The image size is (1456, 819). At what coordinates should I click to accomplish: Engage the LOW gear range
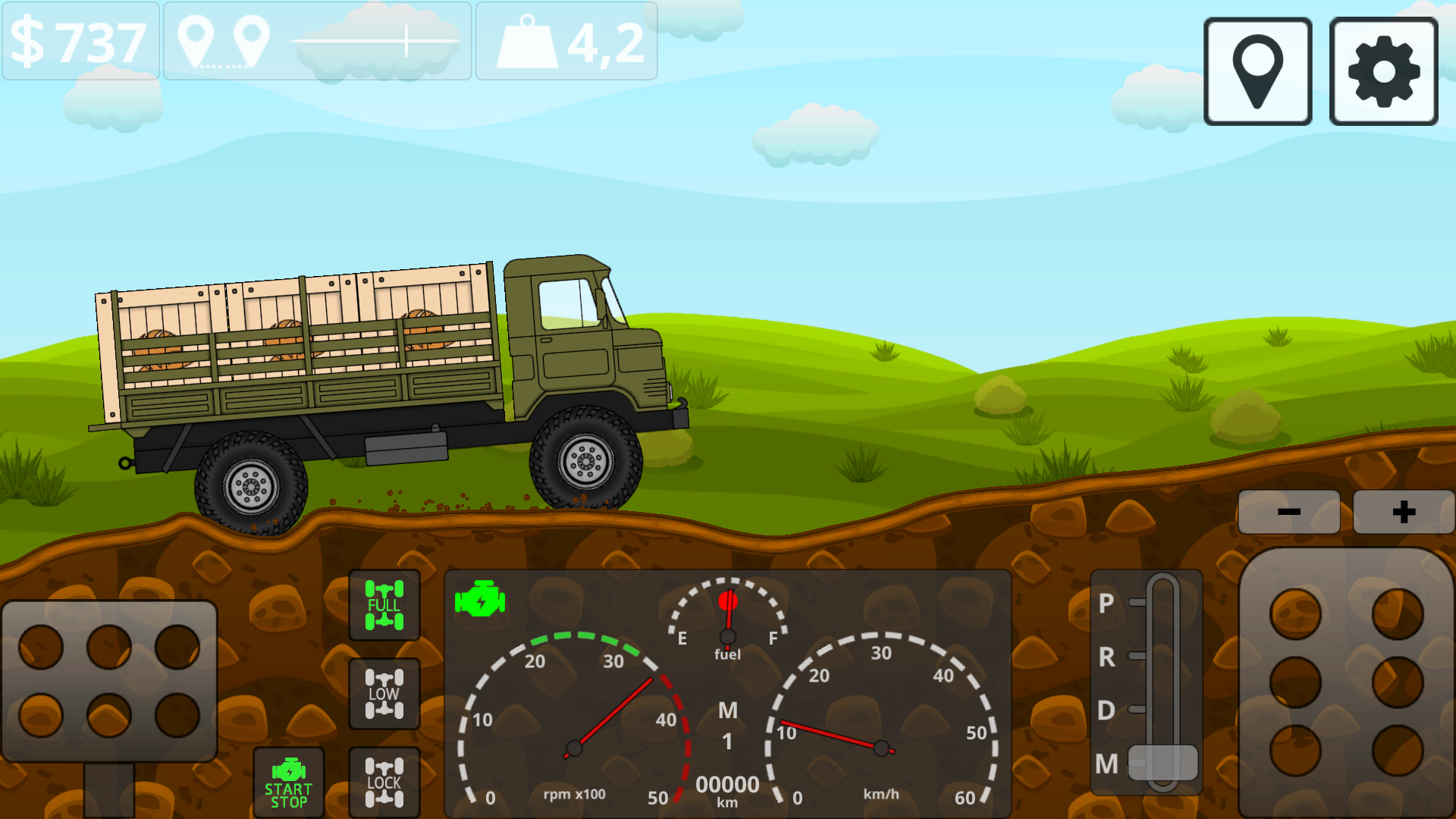(x=383, y=692)
